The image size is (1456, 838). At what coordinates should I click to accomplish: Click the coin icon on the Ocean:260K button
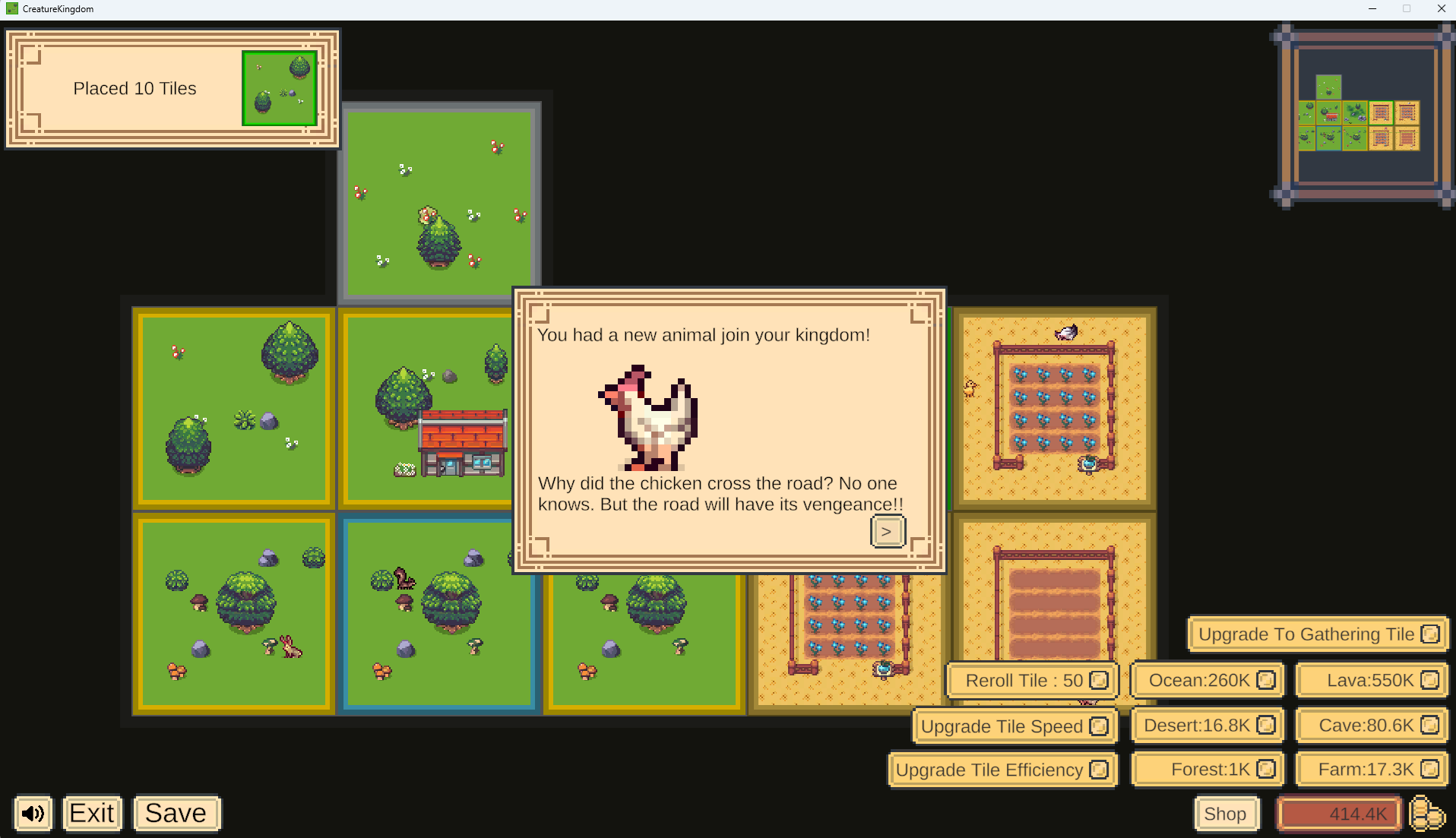[x=1268, y=680]
